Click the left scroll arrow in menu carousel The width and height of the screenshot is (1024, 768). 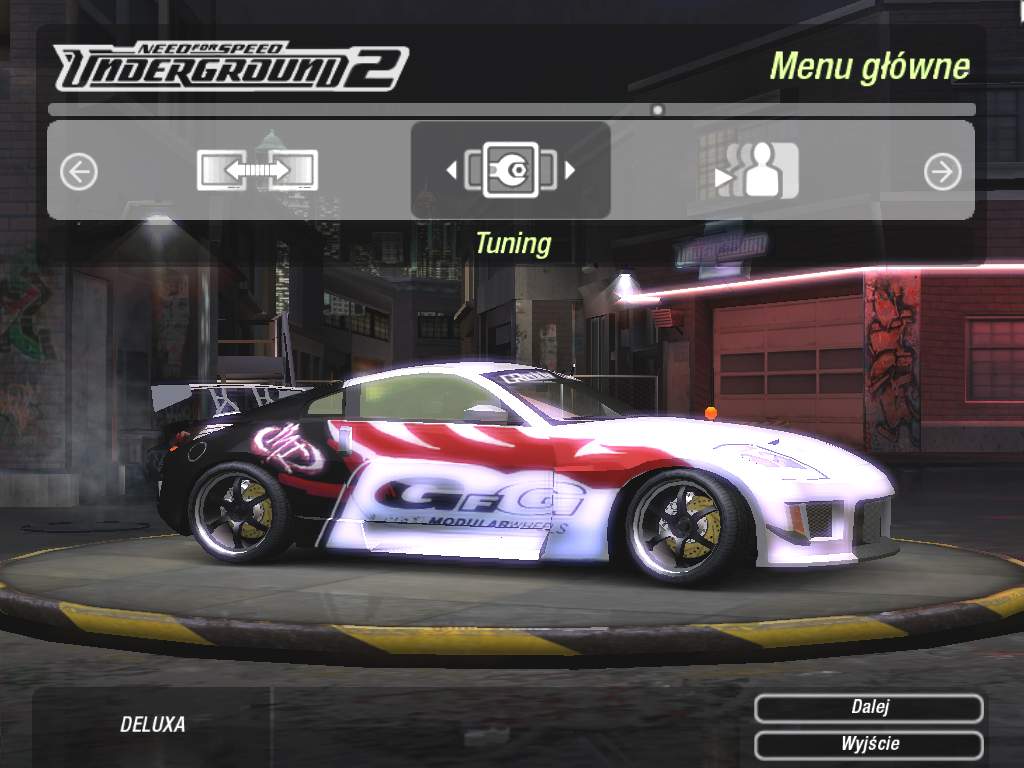[x=79, y=172]
